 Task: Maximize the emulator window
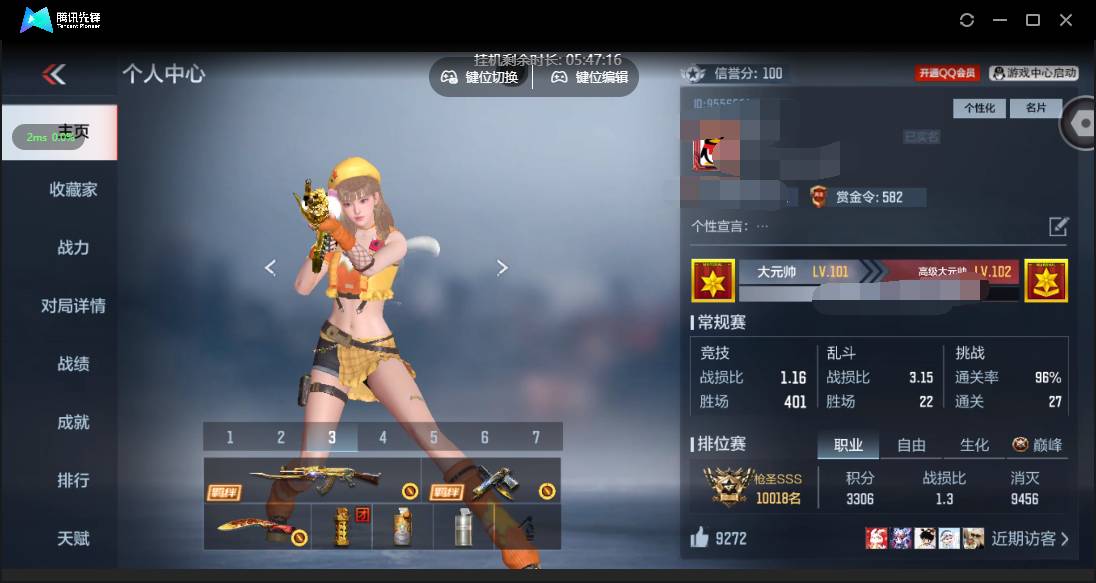pyautogui.click(x=1033, y=20)
